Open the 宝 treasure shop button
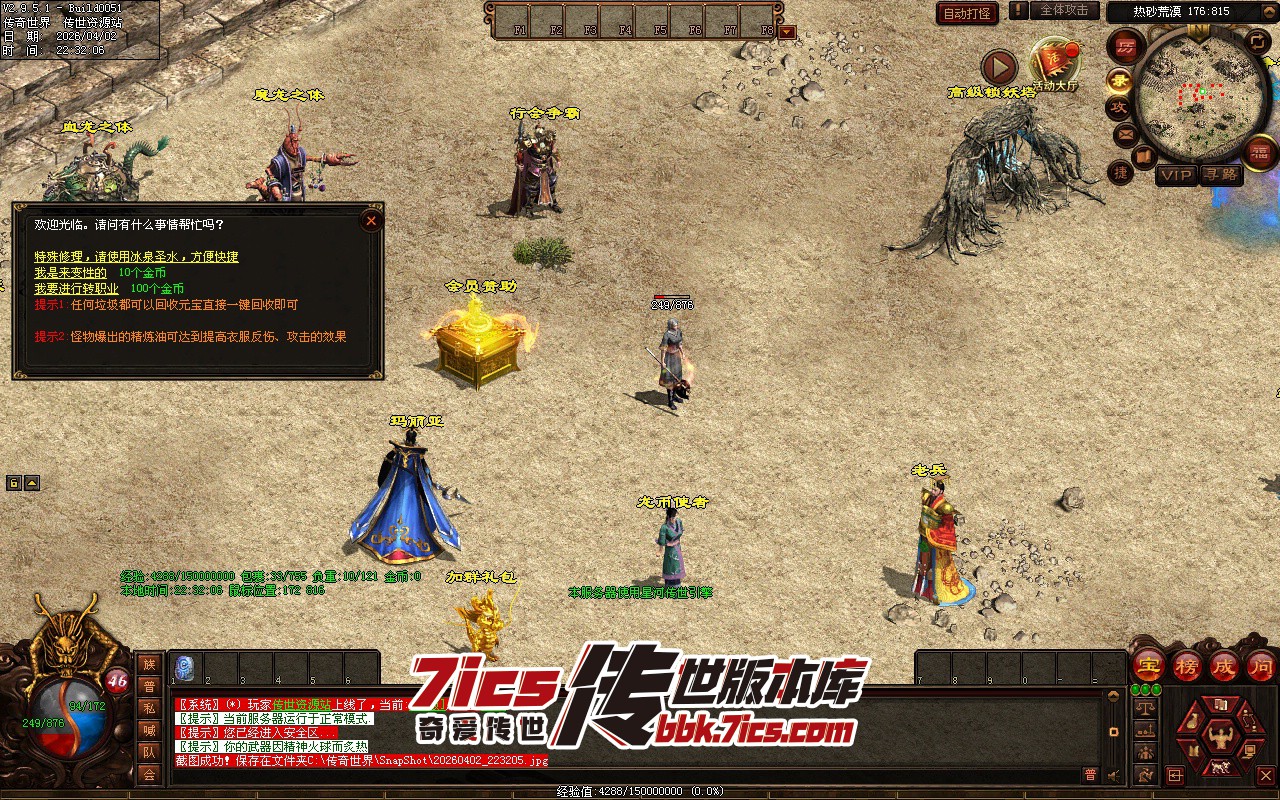Screen dimensions: 1280x800 click(1148, 665)
